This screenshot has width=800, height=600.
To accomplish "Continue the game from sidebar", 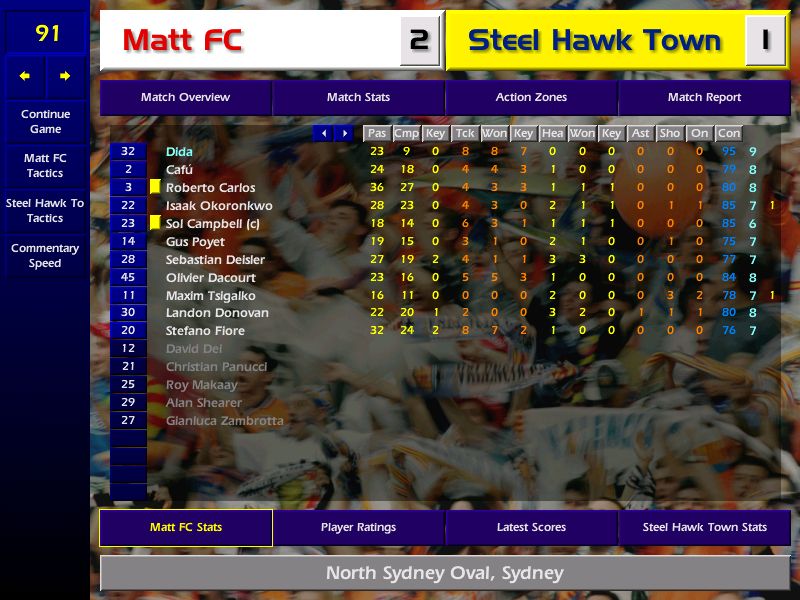I will coord(45,122).
